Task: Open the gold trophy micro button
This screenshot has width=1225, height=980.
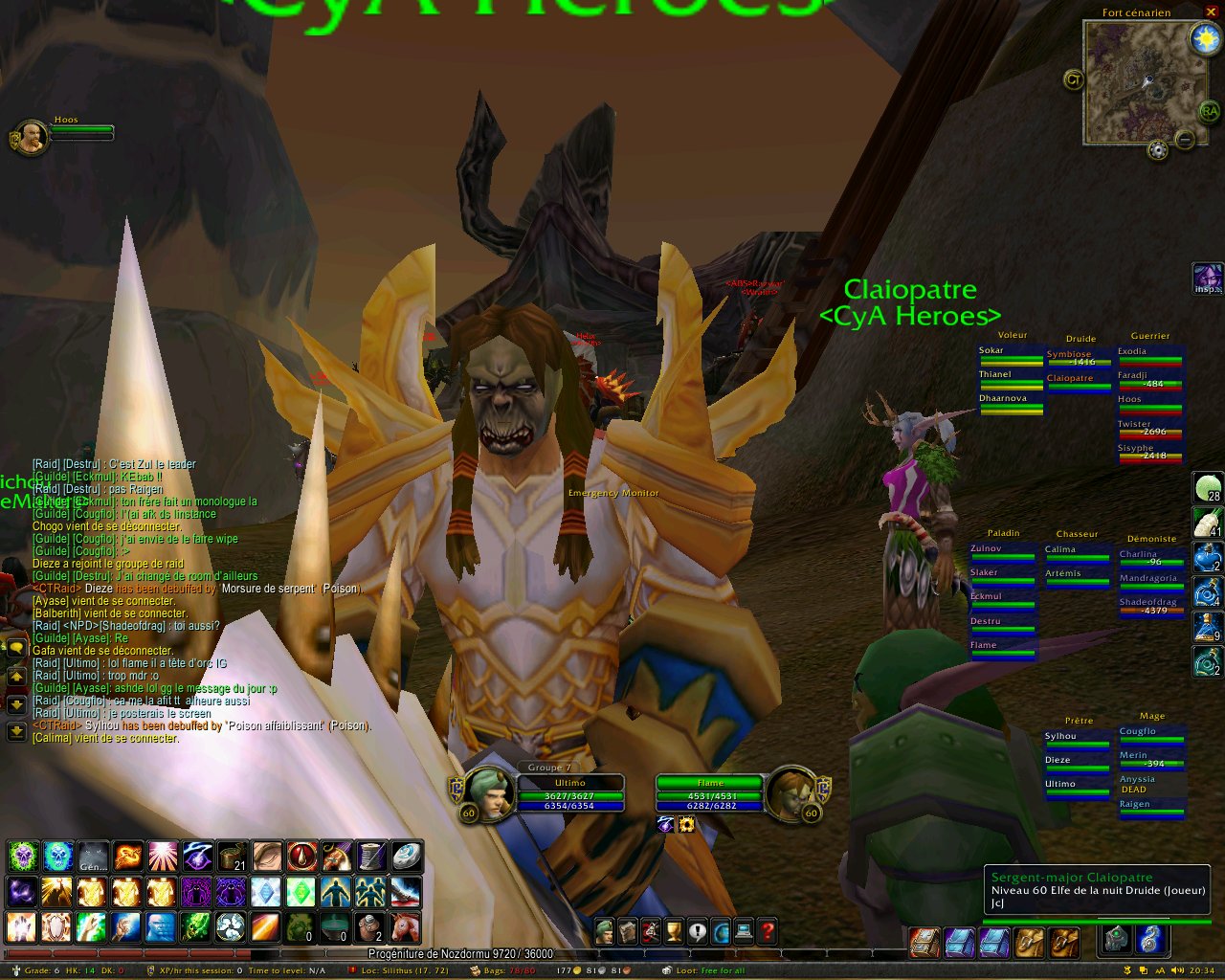Action: click(674, 930)
